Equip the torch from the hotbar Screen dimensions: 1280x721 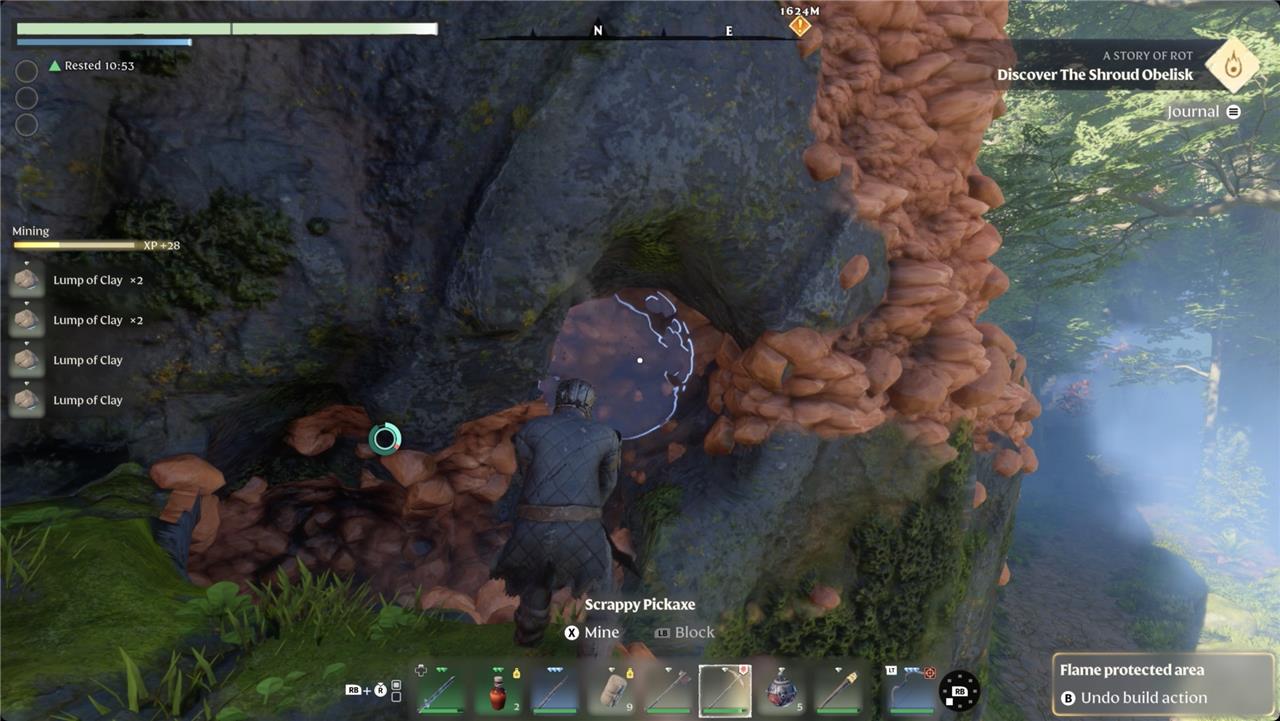pyautogui.click(x=838, y=690)
